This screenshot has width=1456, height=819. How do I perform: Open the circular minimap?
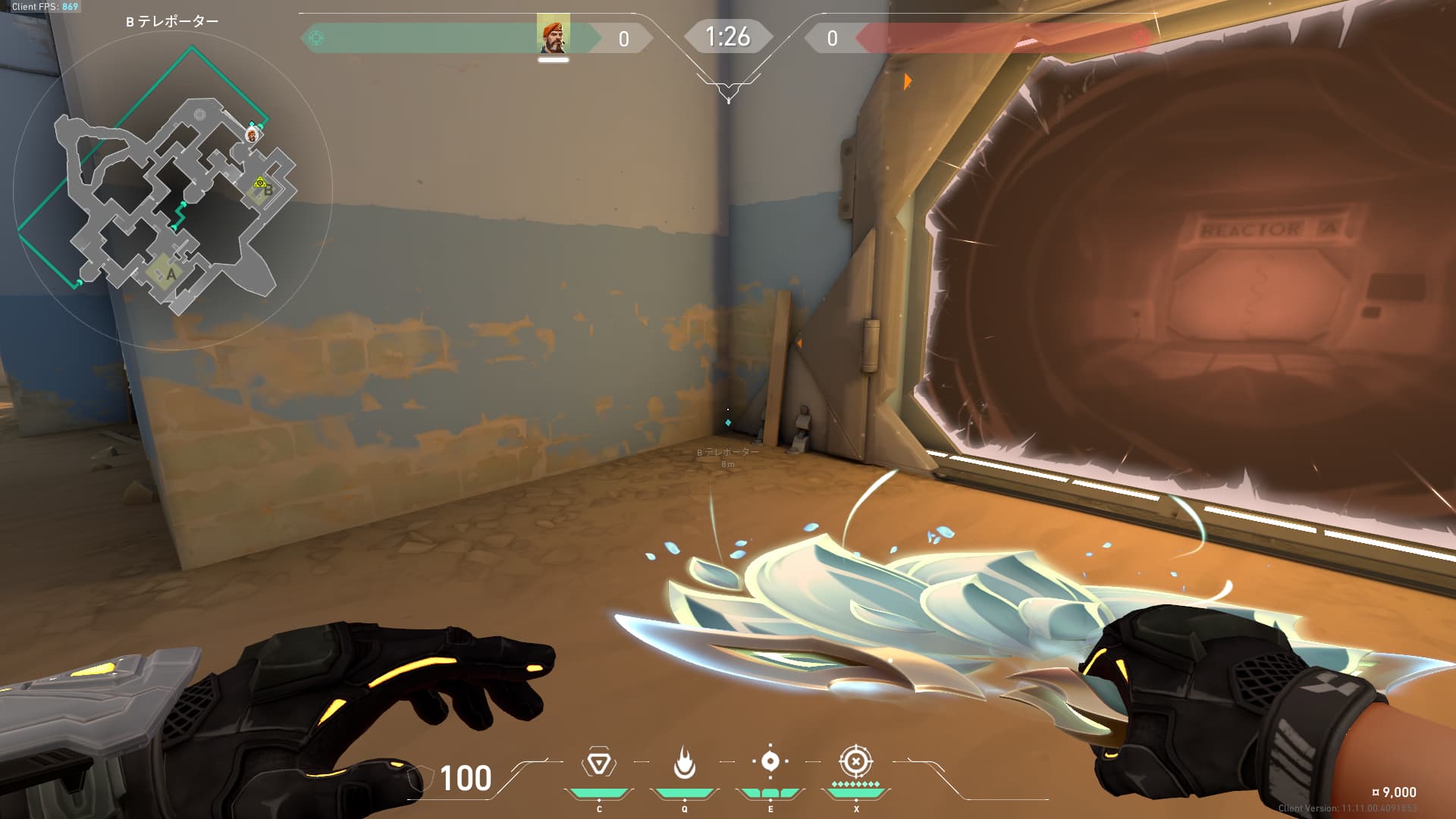click(x=173, y=190)
